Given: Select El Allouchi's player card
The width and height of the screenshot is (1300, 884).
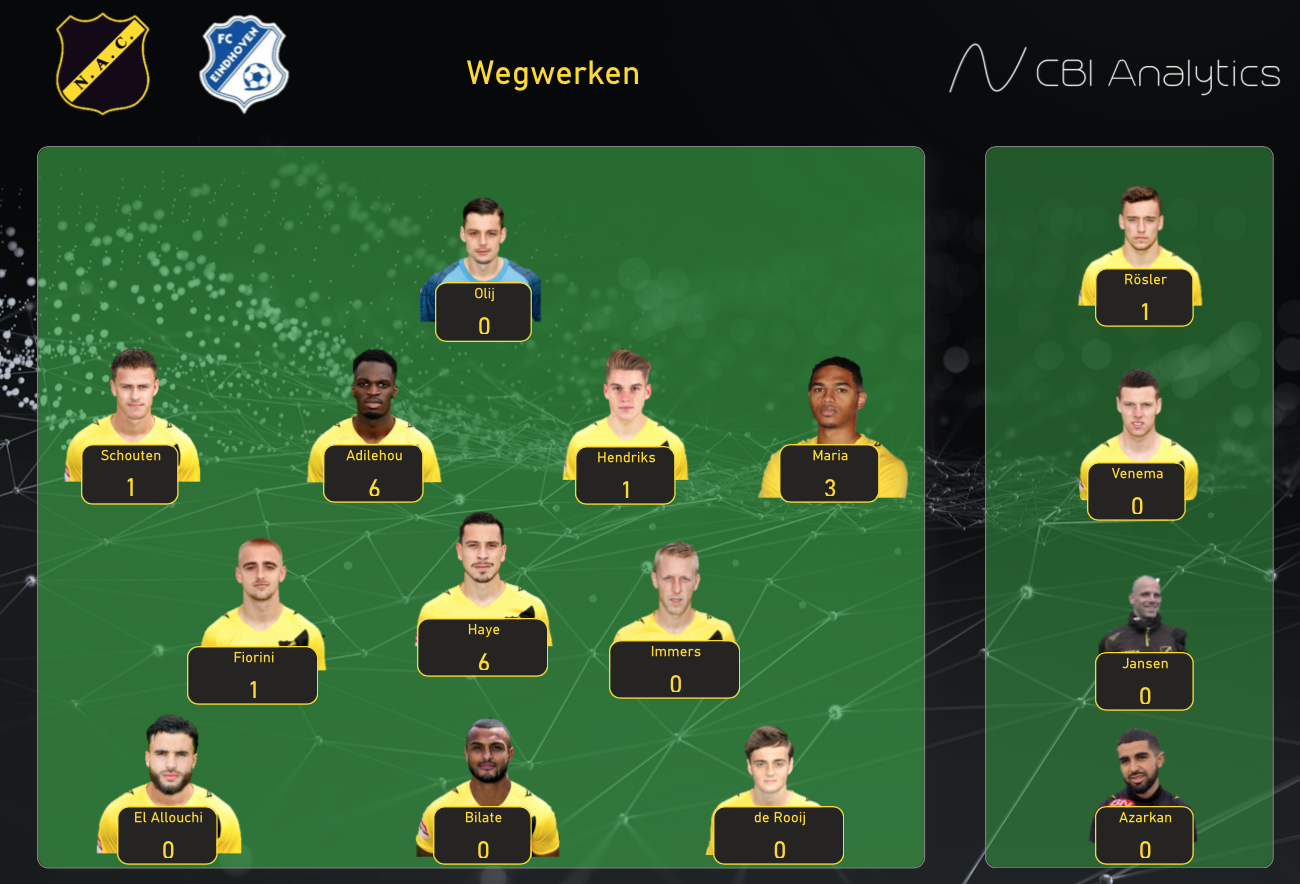Looking at the screenshot, I should coord(168,836).
